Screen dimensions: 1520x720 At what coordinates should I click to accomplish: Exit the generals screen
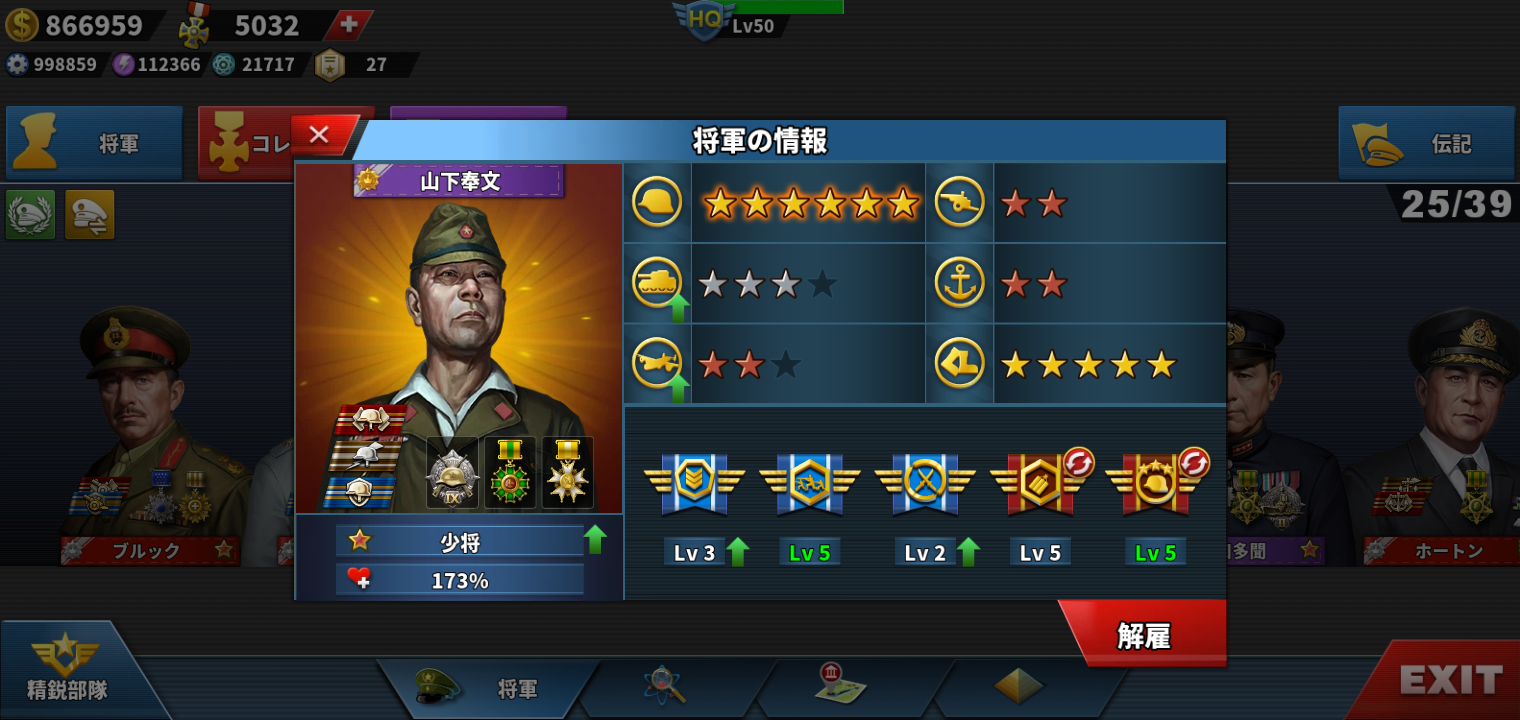pos(1450,680)
